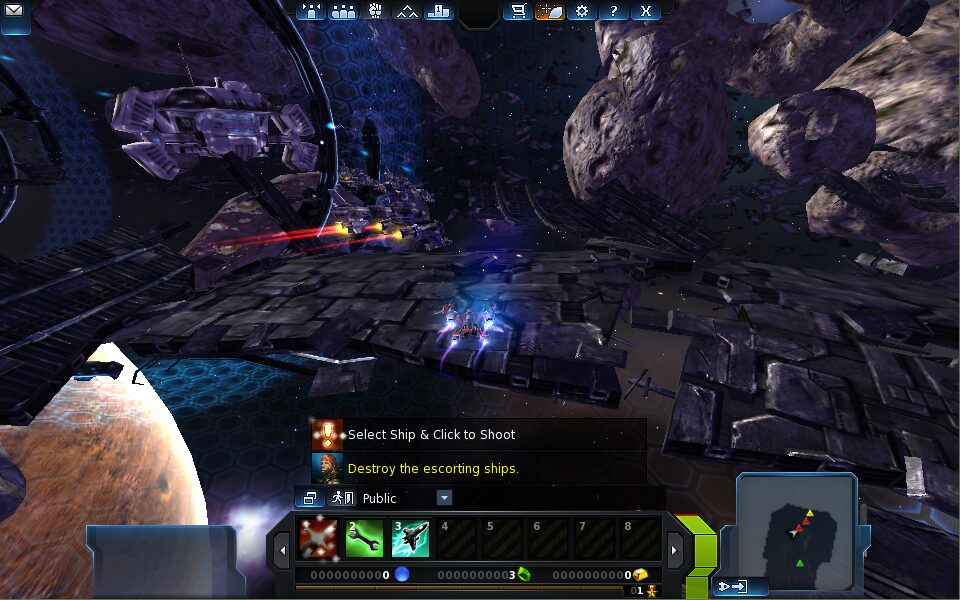Screen dimensions: 960x600
Task: Toggle the chat window size button
Action: click(x=310, y=498)
